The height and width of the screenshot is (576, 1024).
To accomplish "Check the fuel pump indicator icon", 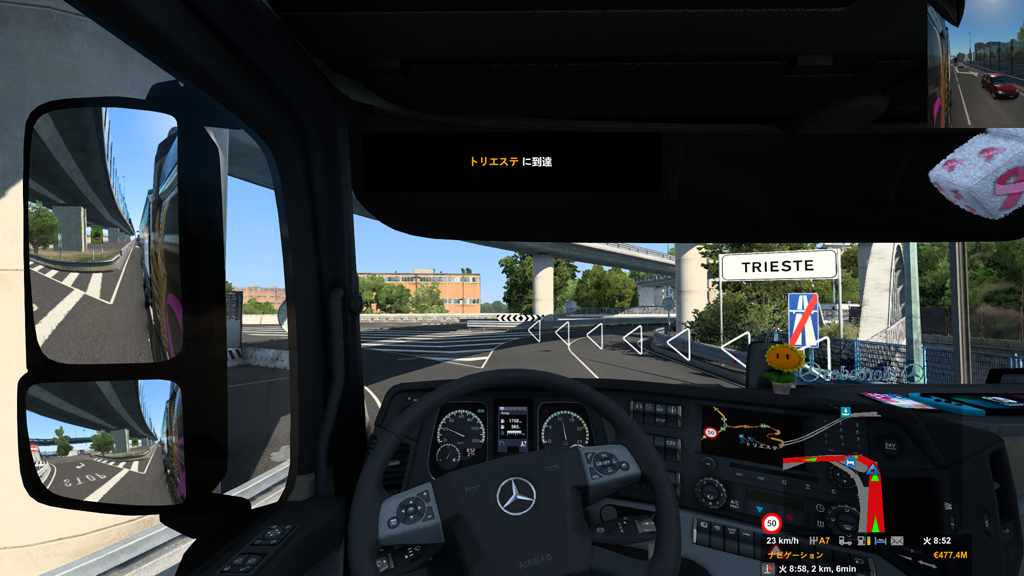I will [862, 541].
